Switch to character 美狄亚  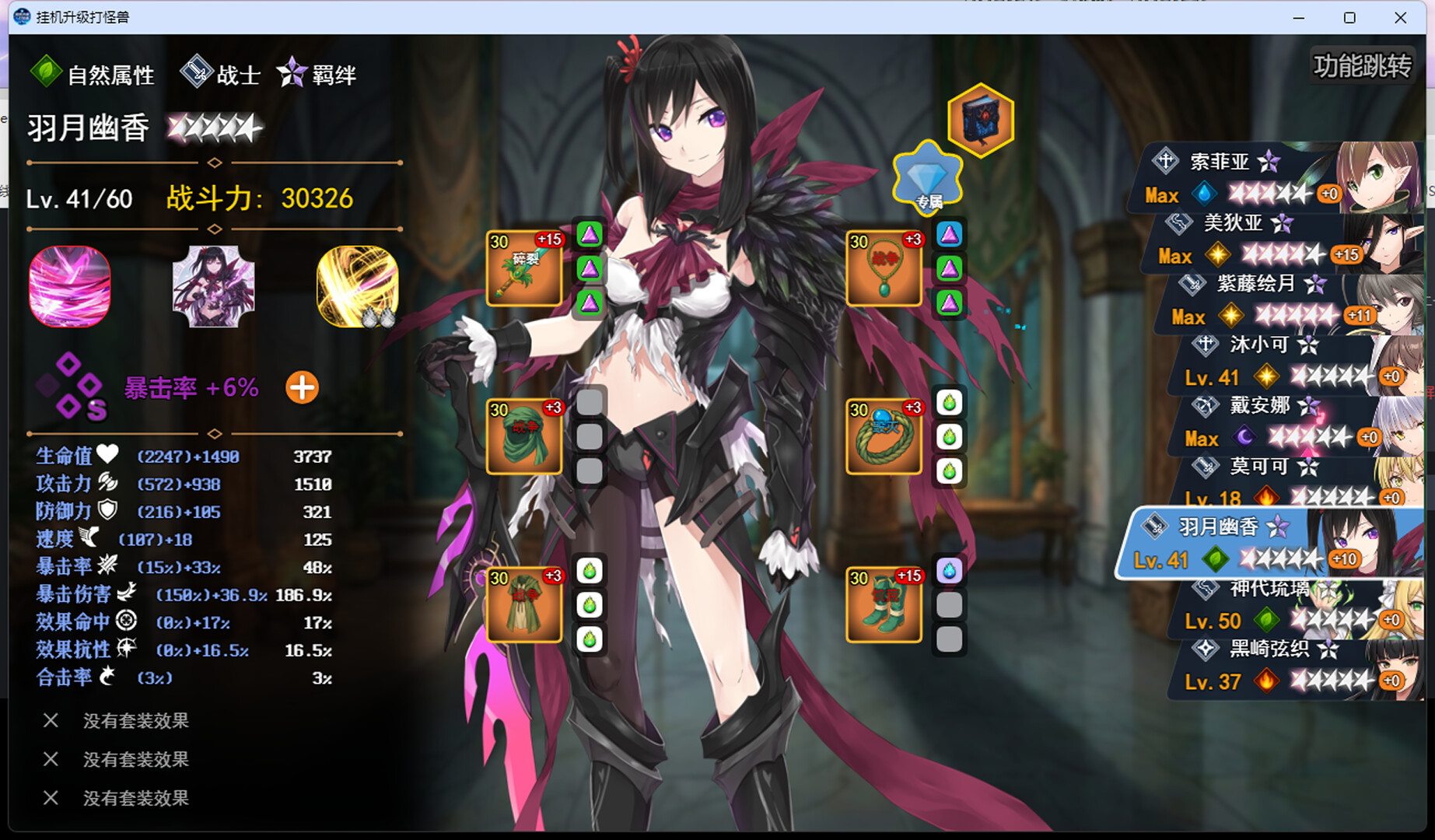[1283, 239]
